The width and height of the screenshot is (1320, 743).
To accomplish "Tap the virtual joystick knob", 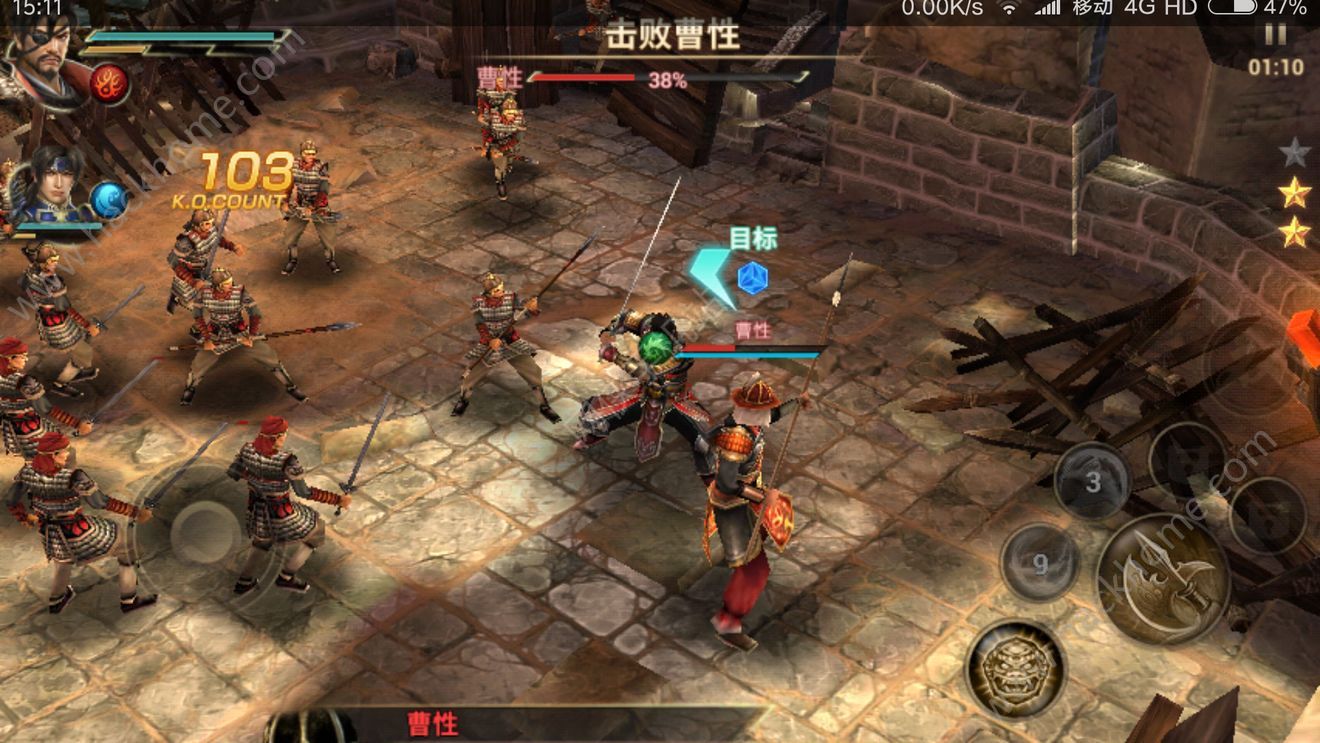I will tap(203, 531).
